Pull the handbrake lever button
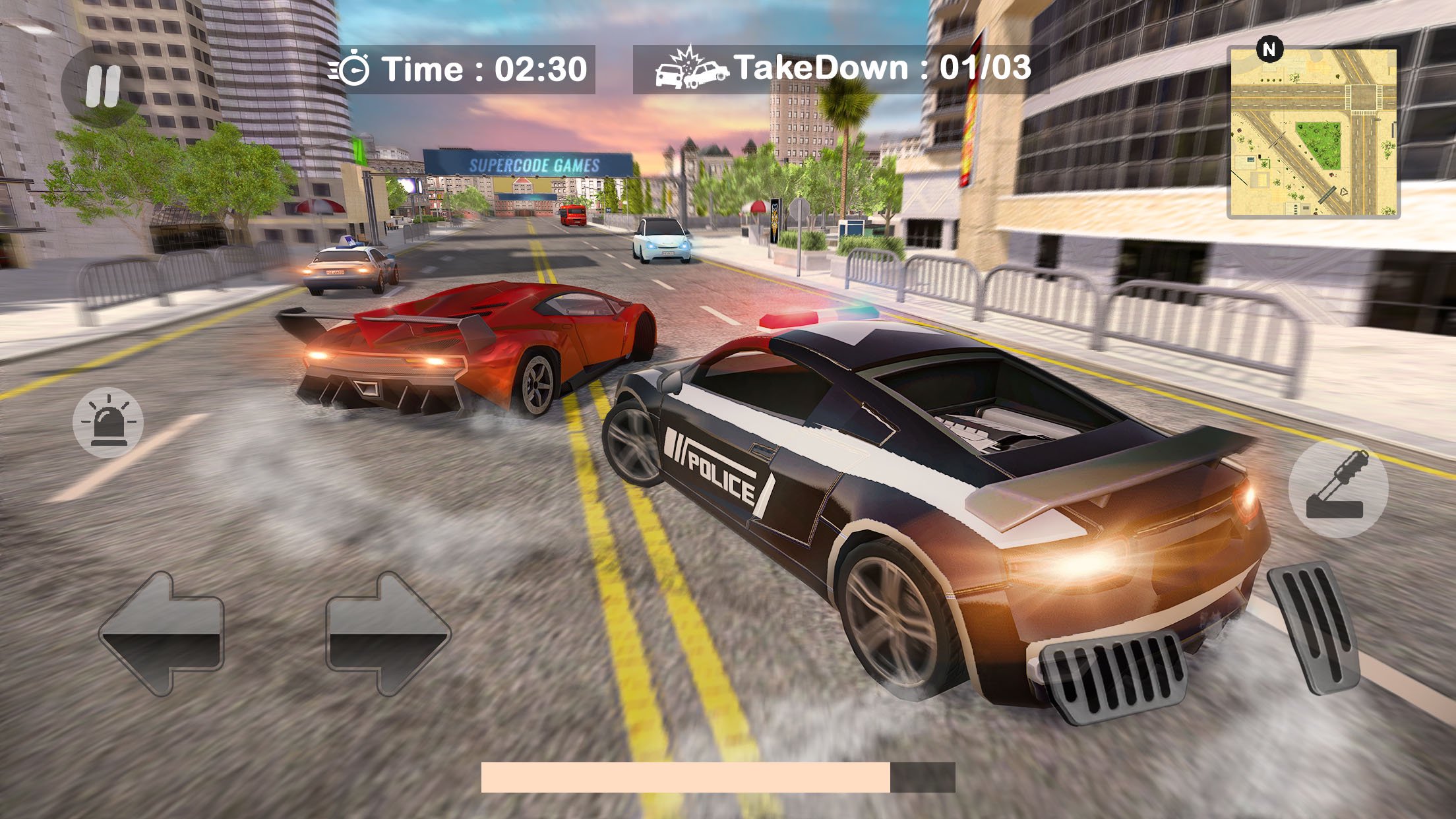Viewport: 1456px width, 819px height. 1338,488
